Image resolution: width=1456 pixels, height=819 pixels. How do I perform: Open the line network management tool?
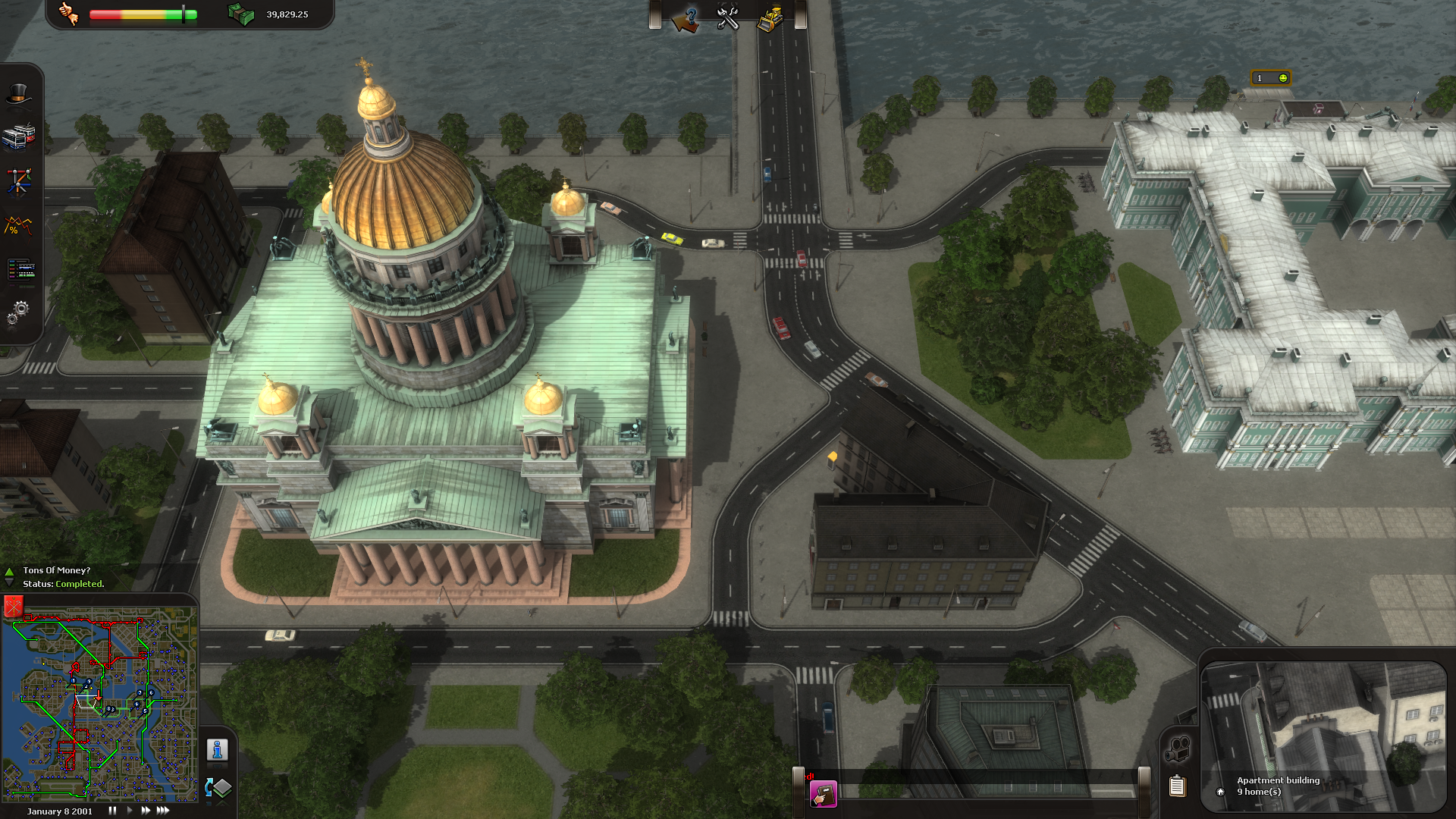pyautogui.click(x=20, y=182)
